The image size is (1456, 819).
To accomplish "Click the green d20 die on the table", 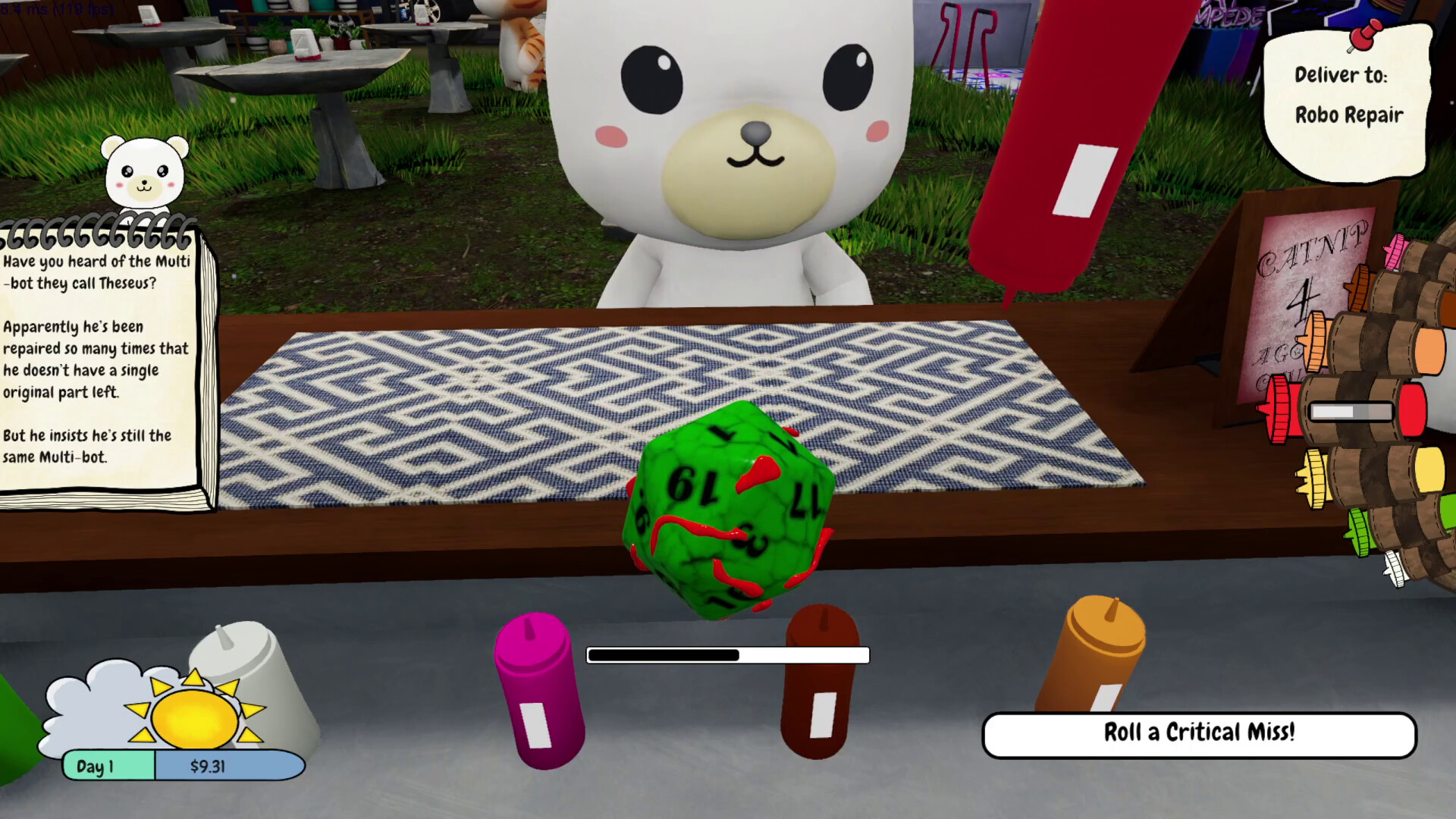I will pyautogui.click(x=728, y=516).
